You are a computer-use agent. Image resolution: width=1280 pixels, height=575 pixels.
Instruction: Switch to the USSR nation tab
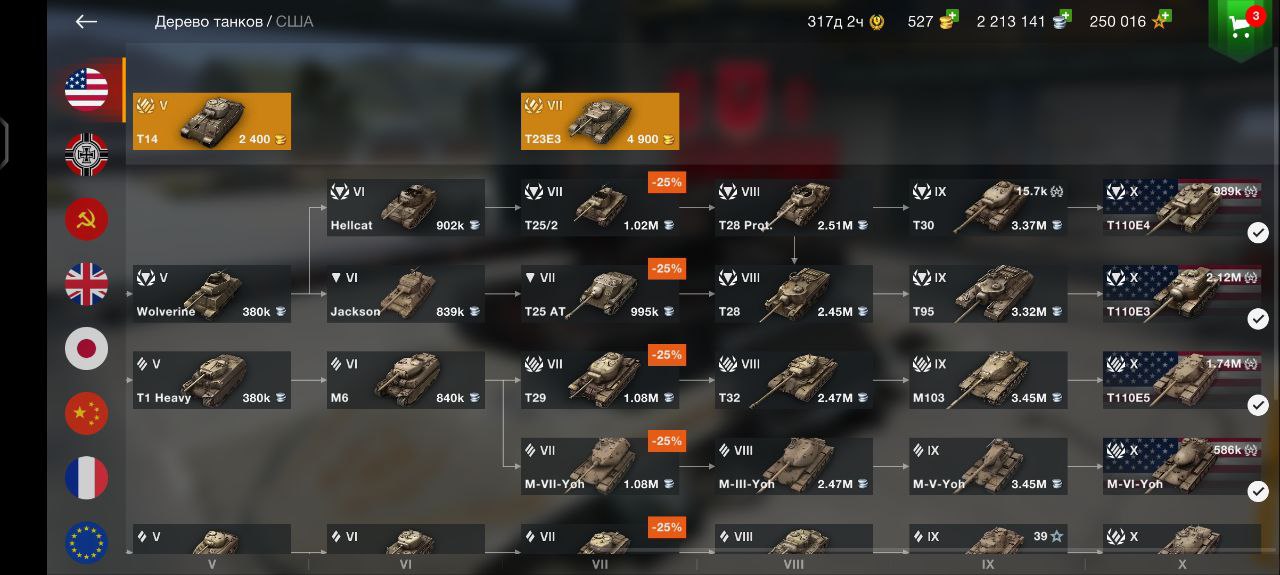tap(87, 220)
